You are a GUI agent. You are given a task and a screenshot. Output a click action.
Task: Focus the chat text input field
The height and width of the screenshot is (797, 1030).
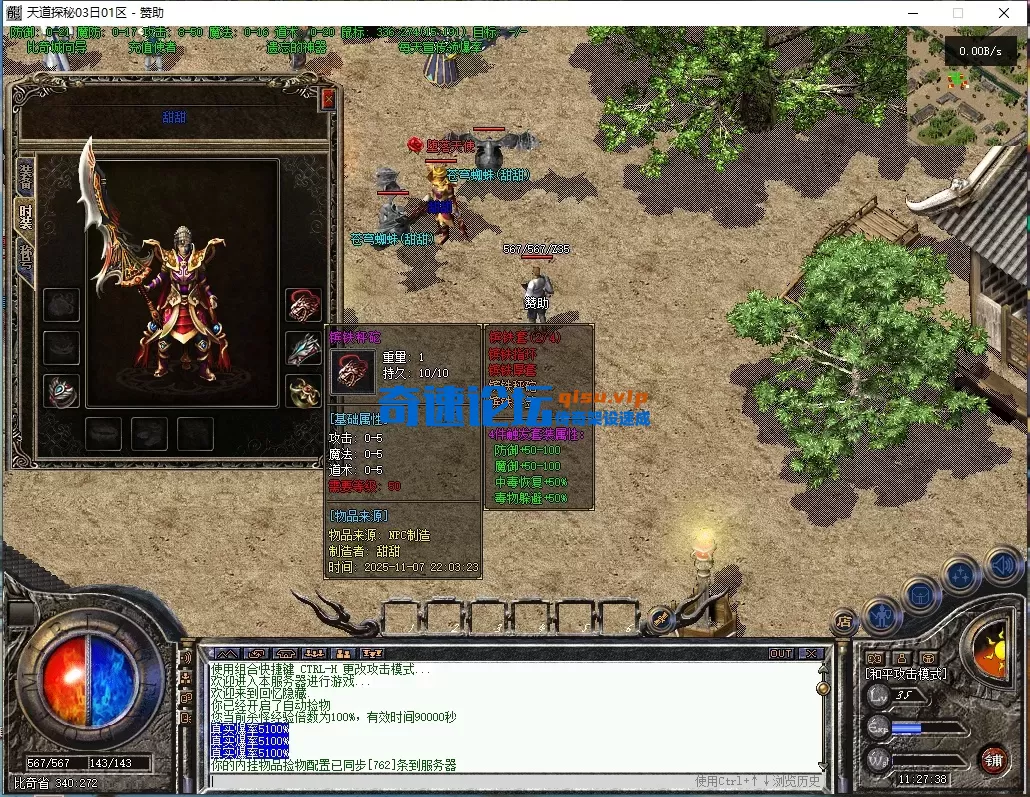(x=450, y=781)
